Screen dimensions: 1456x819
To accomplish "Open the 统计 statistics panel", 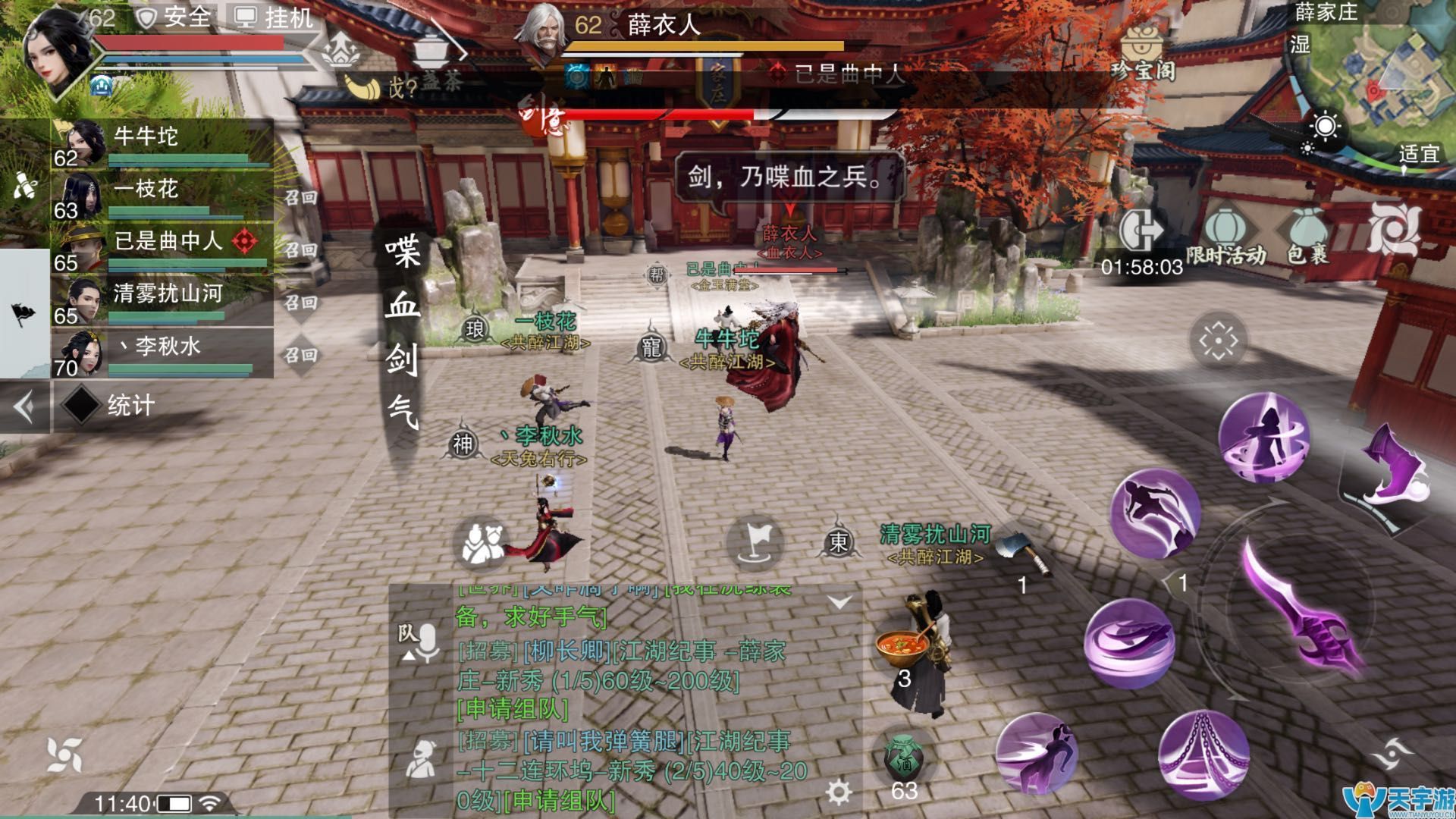I will coord(130,406).
